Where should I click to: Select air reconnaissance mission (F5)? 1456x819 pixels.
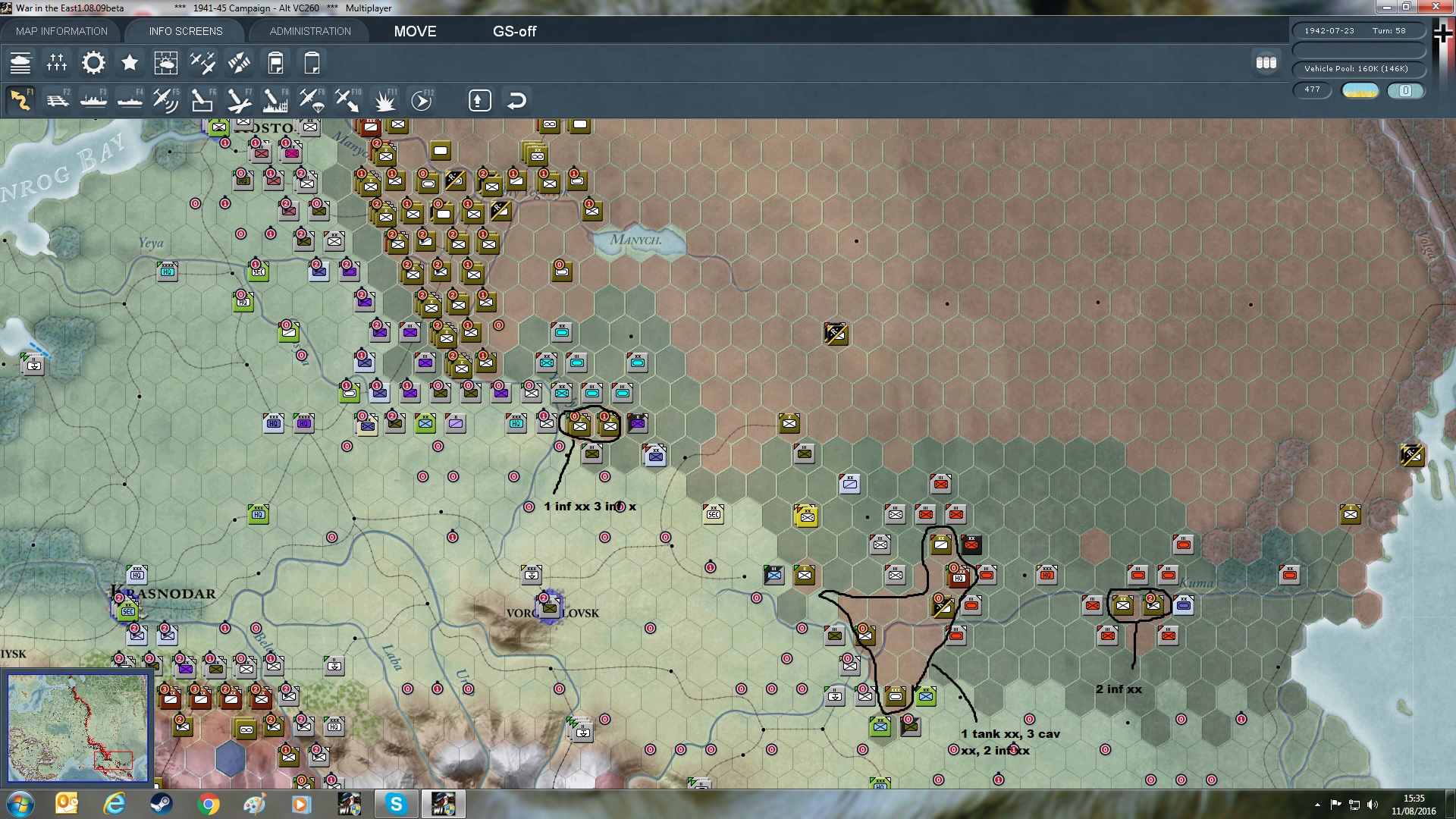(166, 99)
